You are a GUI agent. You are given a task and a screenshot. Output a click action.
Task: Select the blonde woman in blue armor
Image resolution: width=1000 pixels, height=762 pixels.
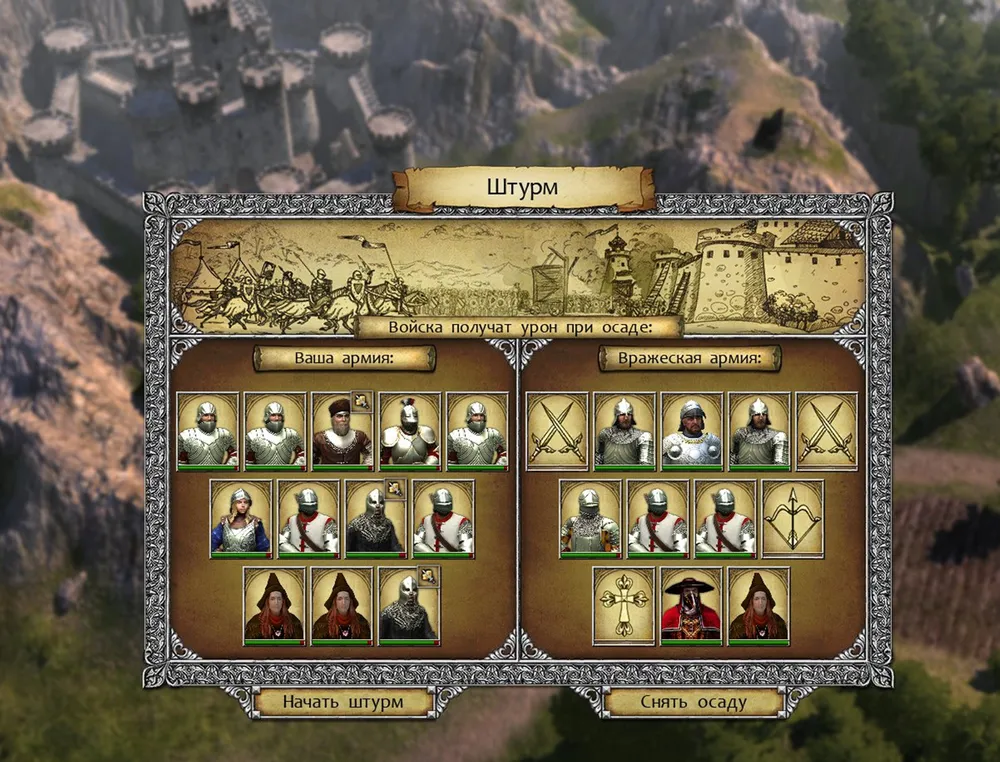(x=241, y=518)
